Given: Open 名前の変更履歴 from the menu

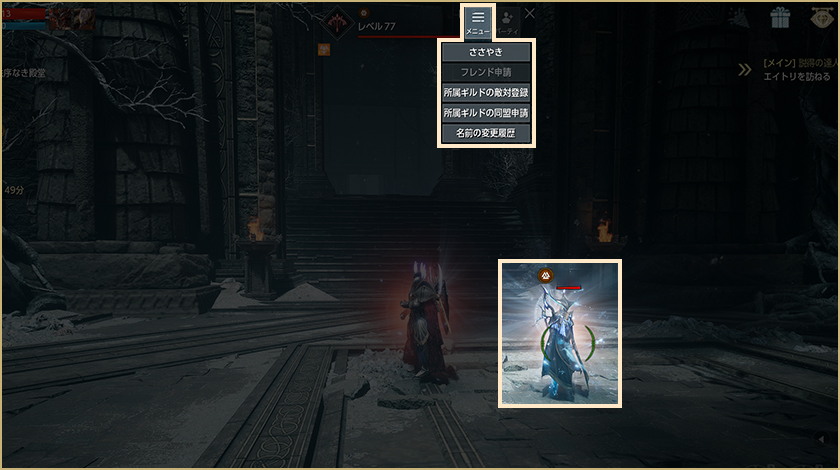Looking at the screenshot, I should point(486,132).
